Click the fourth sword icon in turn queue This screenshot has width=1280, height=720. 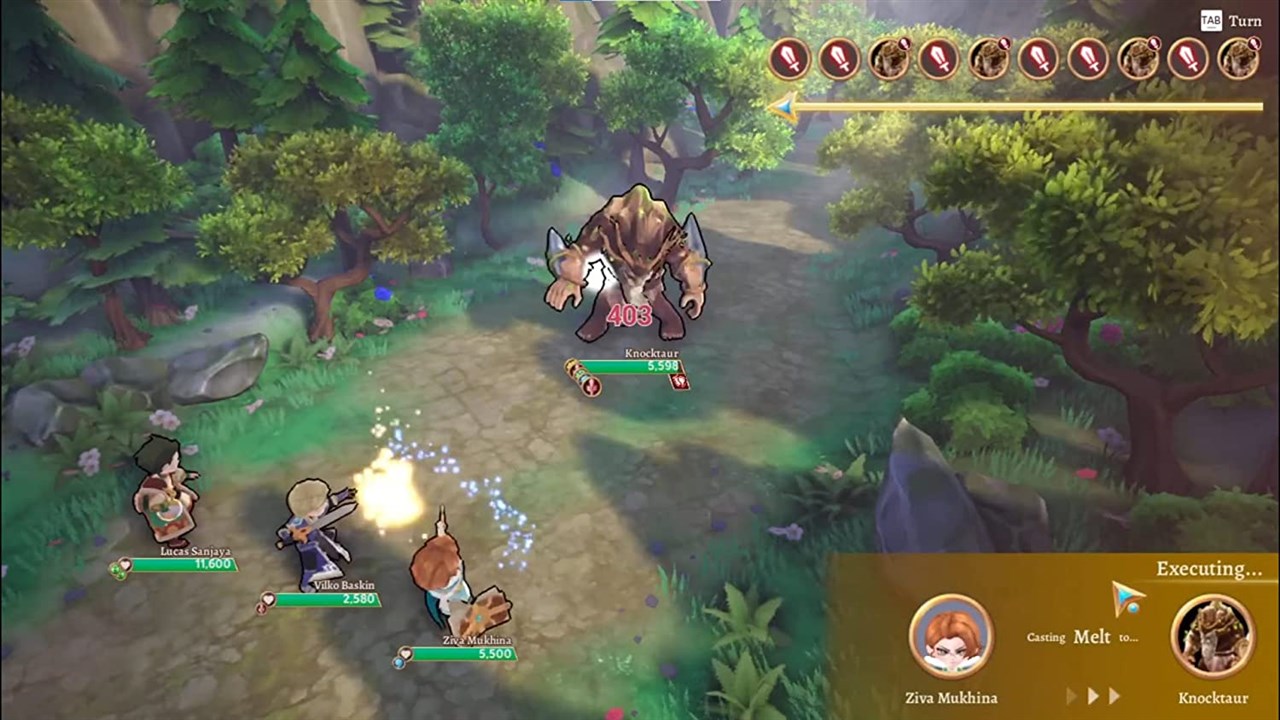1039,60
